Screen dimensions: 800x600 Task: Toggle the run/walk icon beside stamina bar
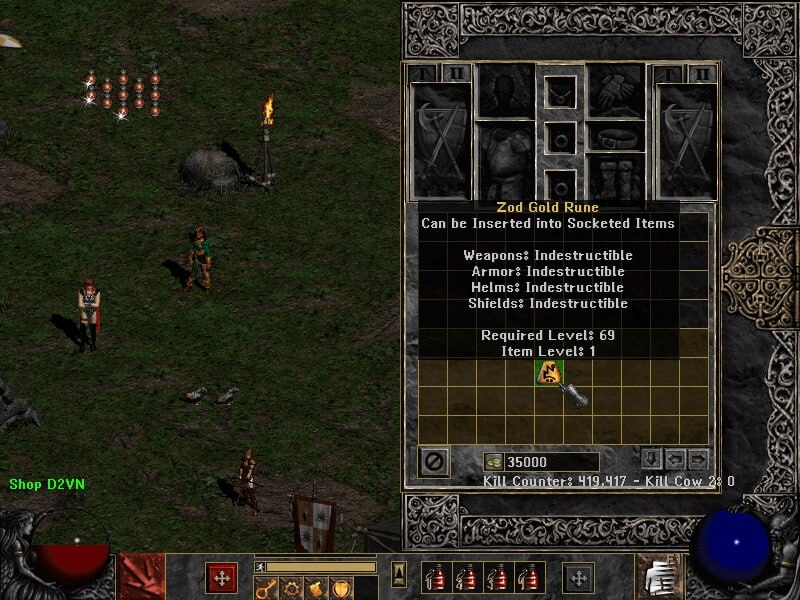click(x=260, y=567)
